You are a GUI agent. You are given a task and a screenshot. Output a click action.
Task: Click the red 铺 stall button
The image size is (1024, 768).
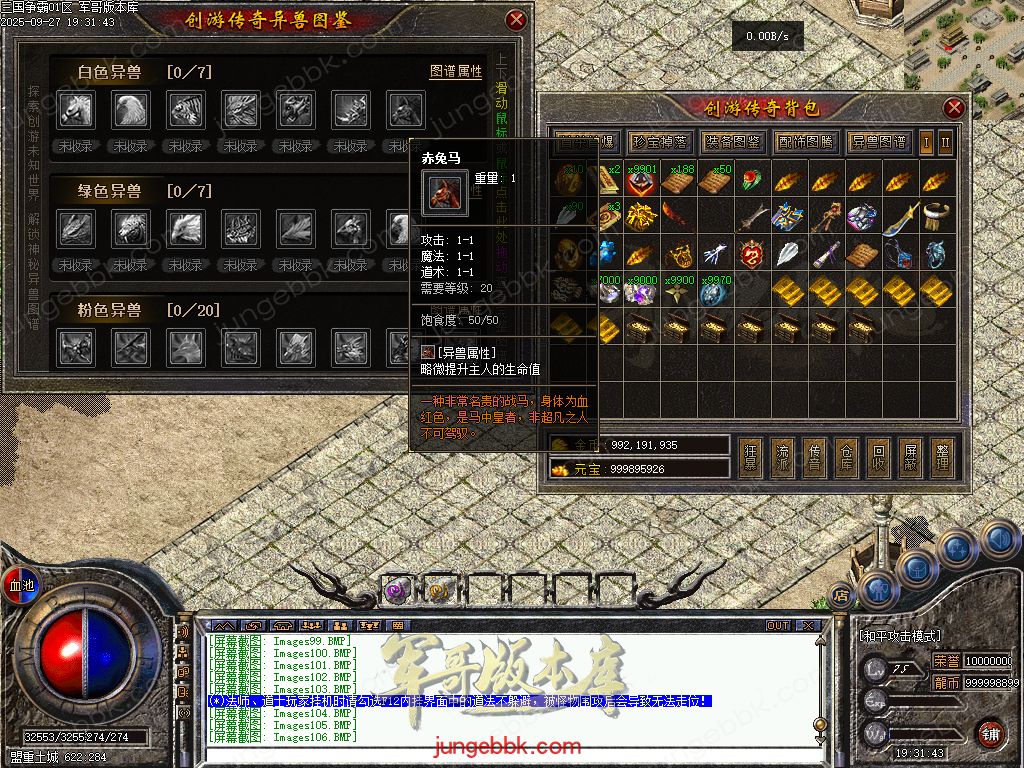989,733
